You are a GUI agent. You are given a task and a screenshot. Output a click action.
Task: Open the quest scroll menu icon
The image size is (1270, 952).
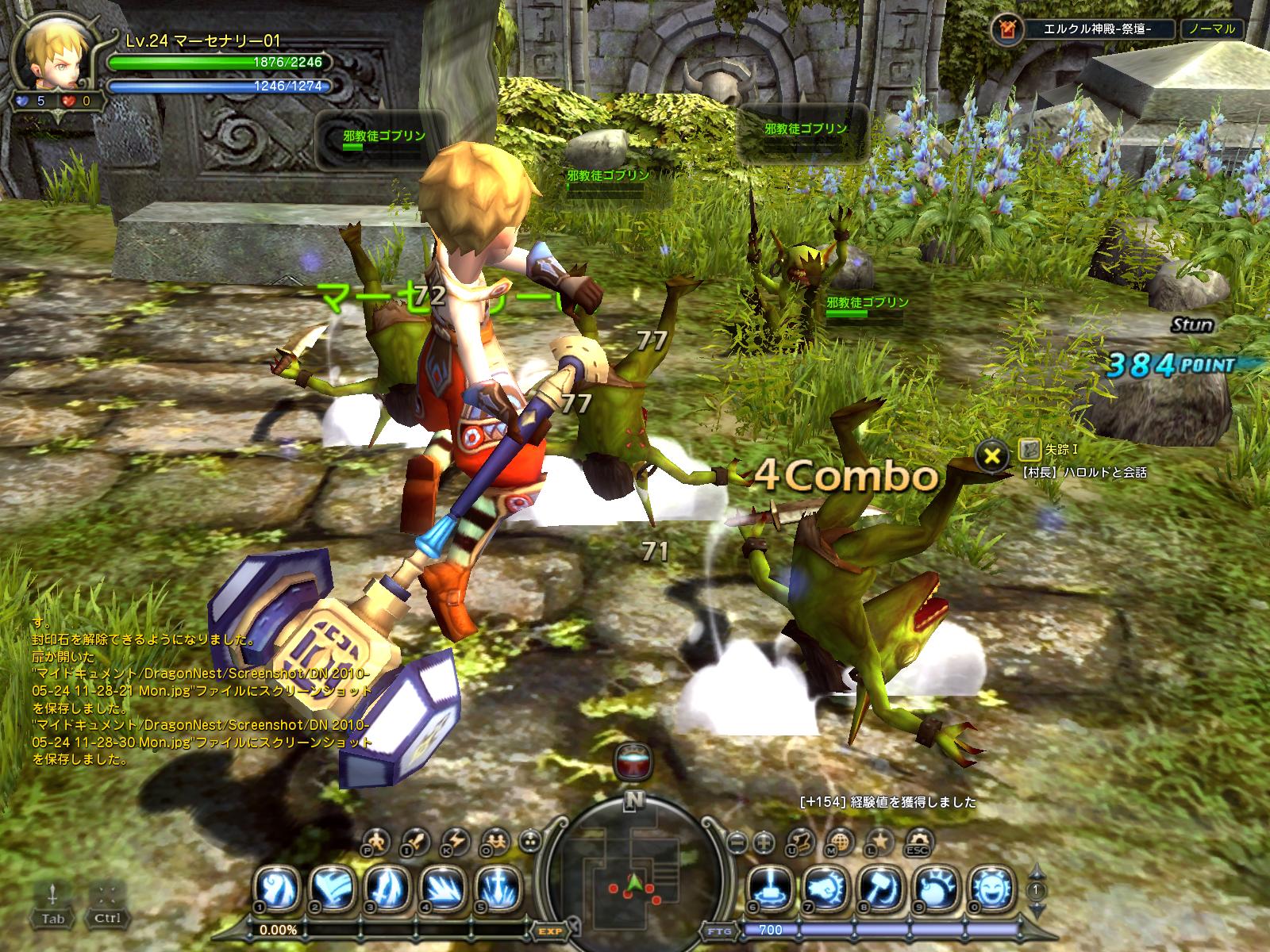[802, 839]
